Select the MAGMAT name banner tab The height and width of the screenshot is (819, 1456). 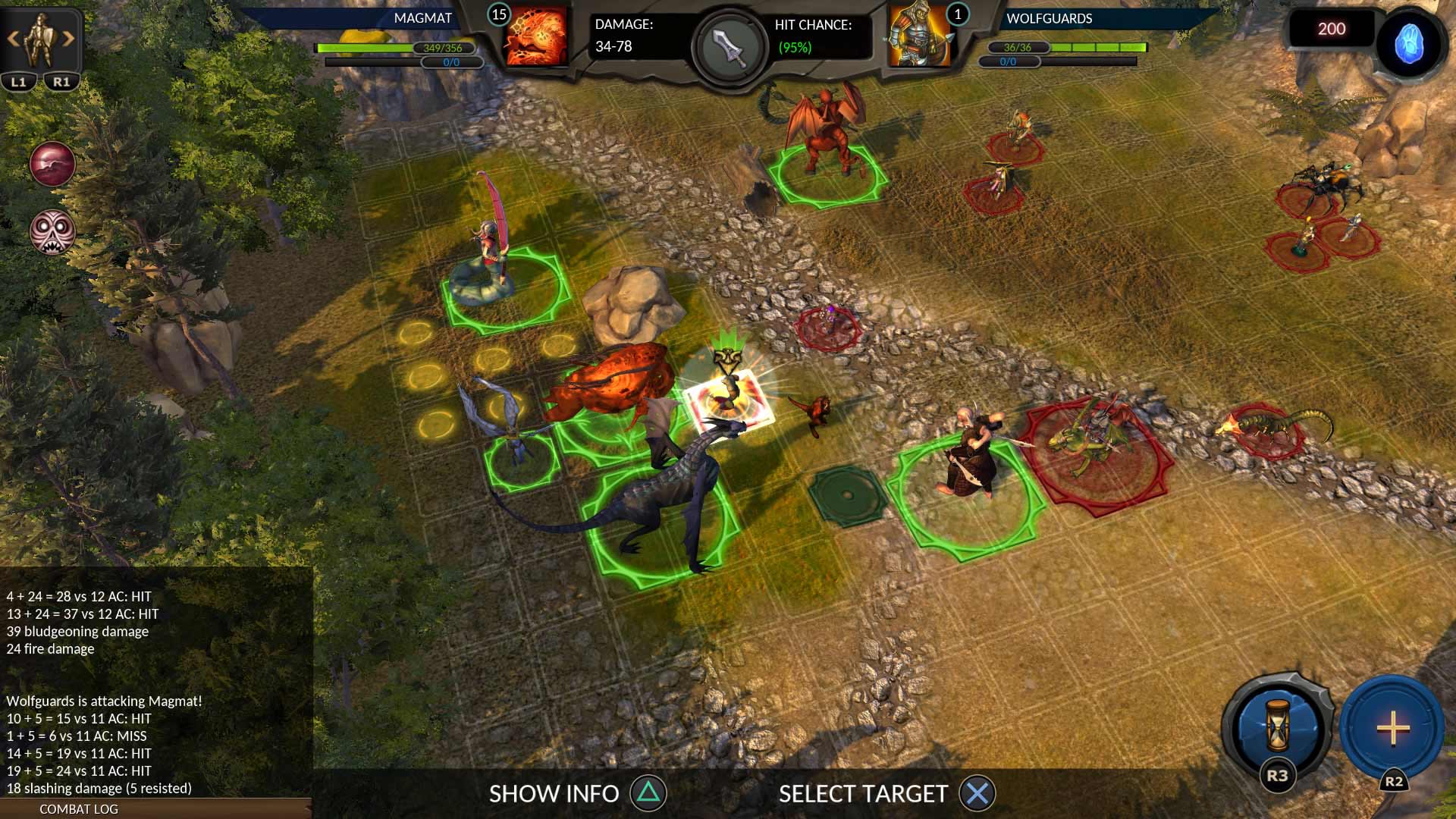pos(422,17)
